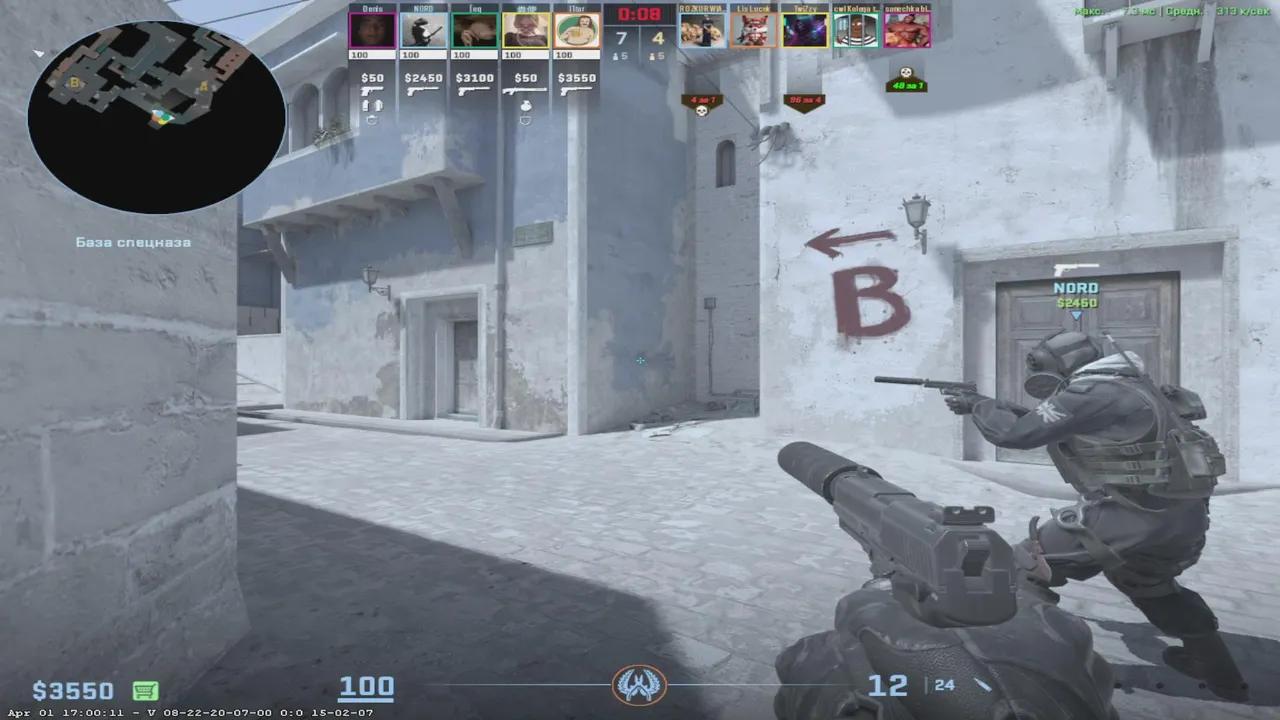The width and height of the screenshot is (1280, 720).
Task: Click the grenade icons under Denis's $50
Action: [371, 106]
